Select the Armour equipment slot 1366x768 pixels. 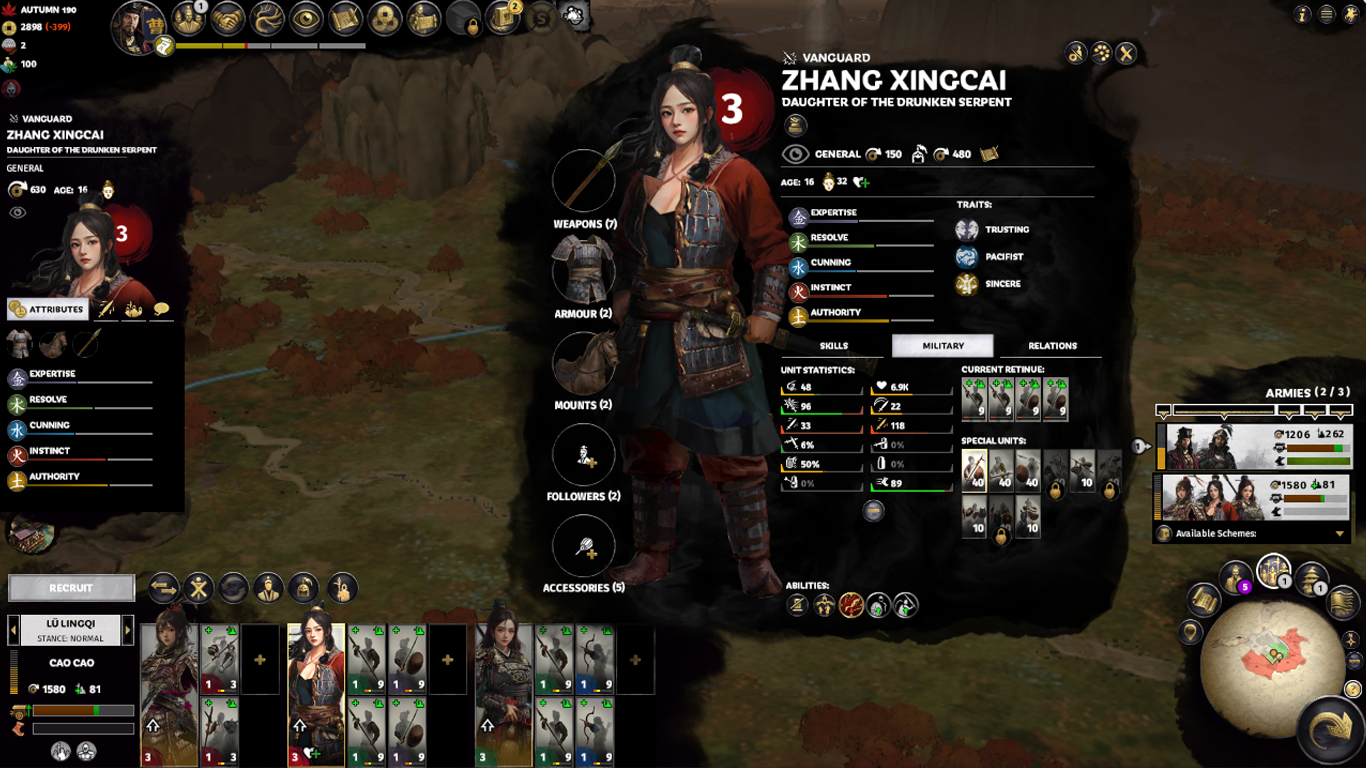(584, 270)
